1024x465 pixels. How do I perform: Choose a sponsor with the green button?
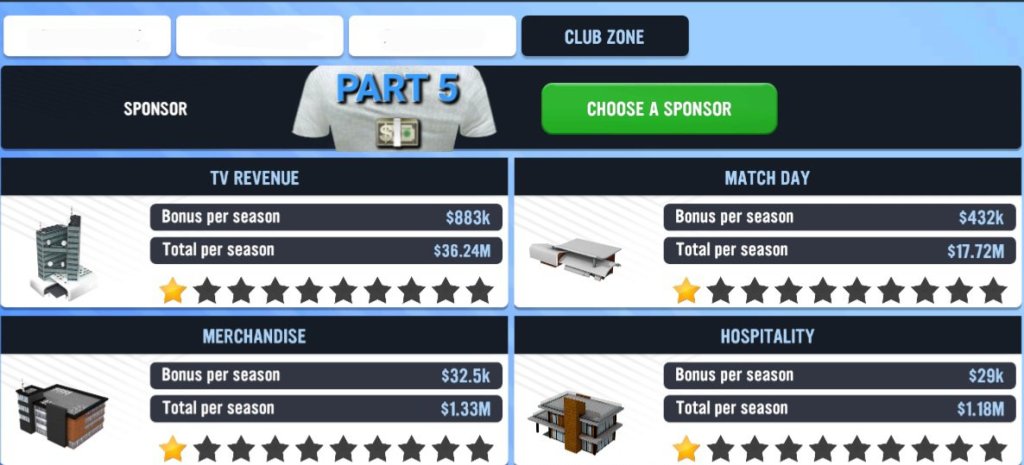(659, 109)
